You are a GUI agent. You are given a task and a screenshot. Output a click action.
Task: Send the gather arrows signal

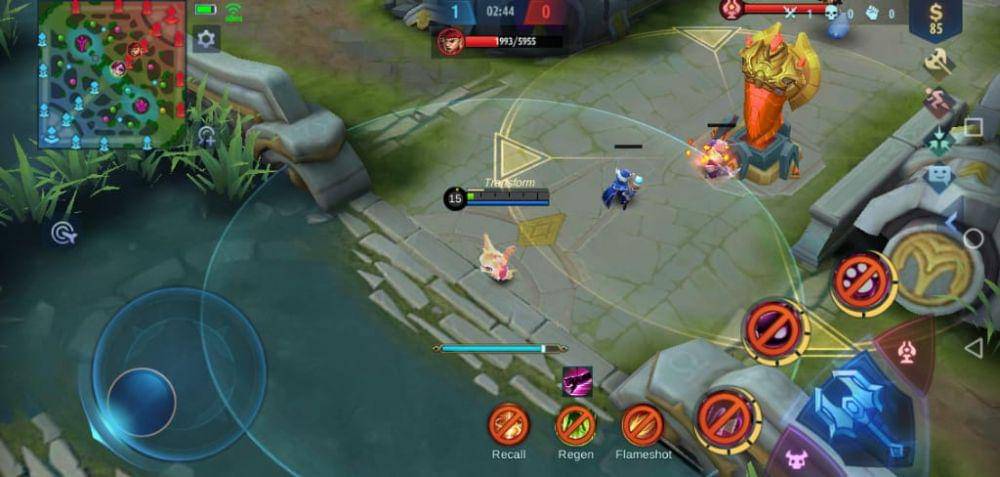tap(938, 140)
